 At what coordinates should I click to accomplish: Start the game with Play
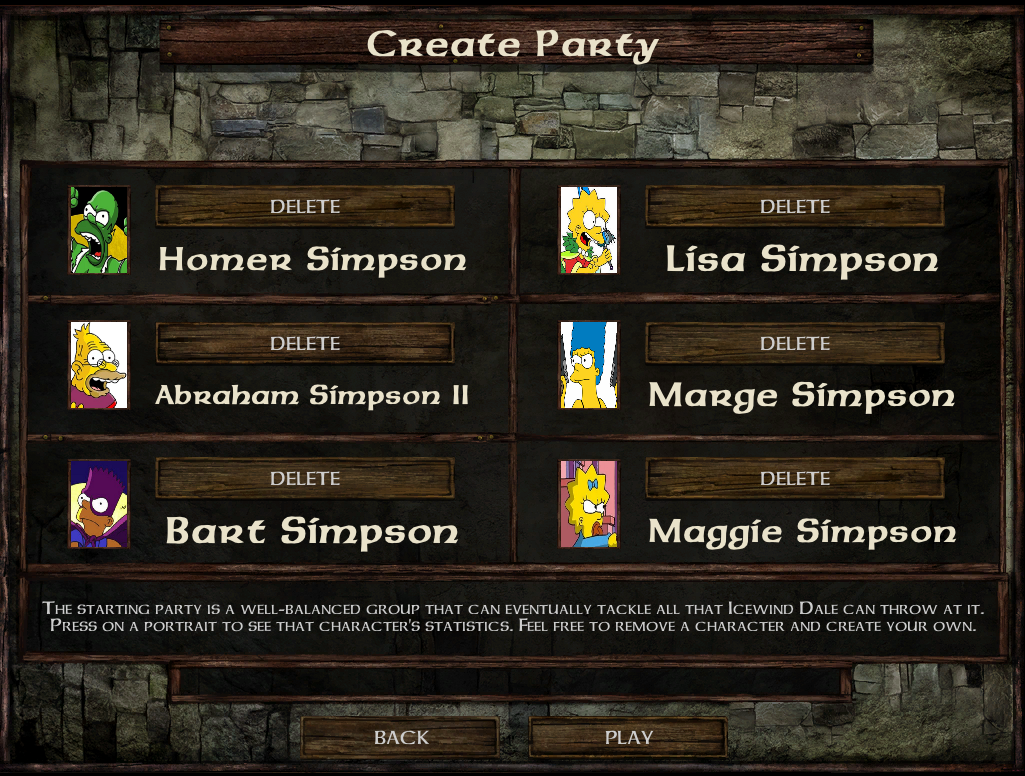pos(628,738)
